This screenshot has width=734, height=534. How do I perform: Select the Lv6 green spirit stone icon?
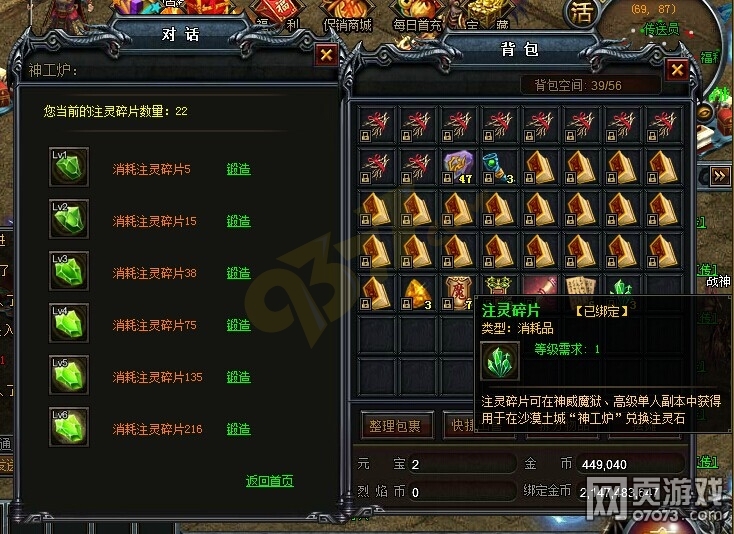click(x=69, y=427)
